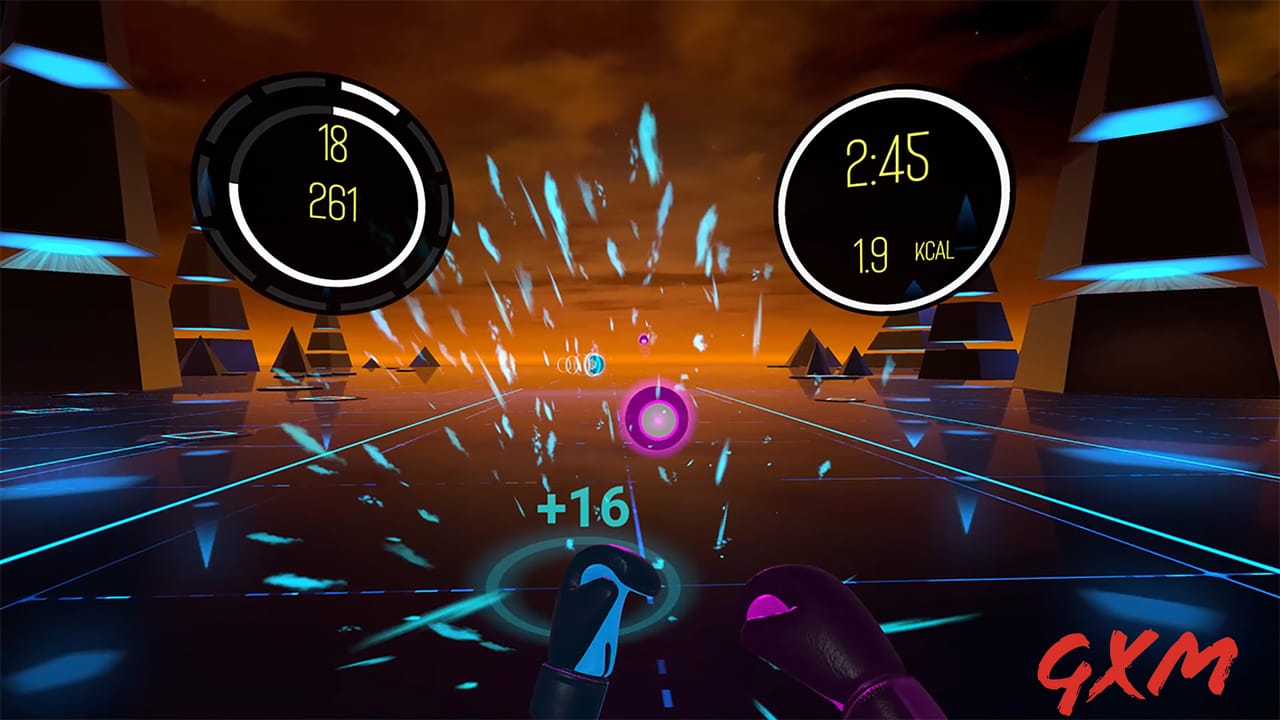Select the small pink orb in the distance

pos(645,340)
